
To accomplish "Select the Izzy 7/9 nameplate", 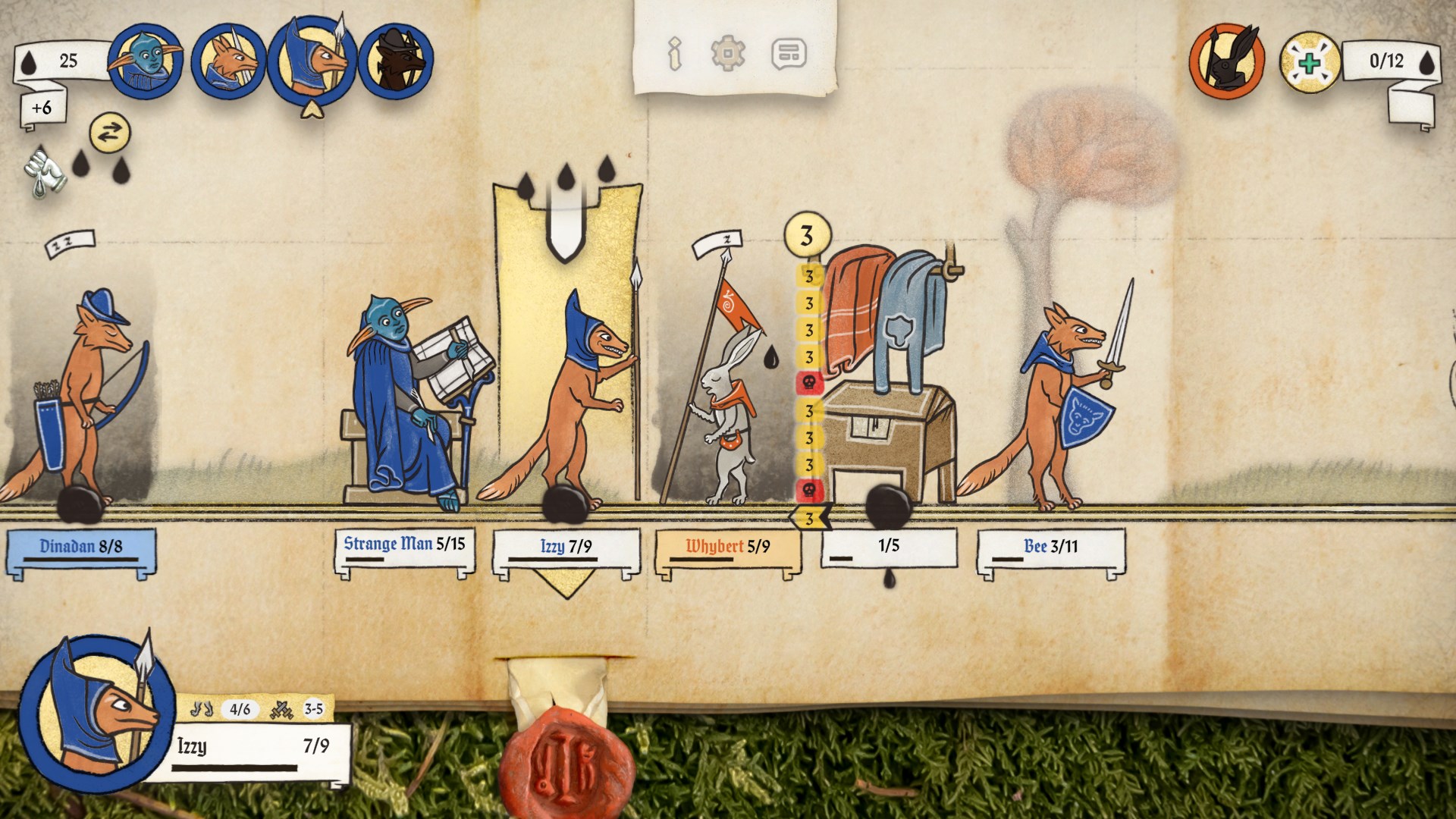I will click(x=566, y=548).
